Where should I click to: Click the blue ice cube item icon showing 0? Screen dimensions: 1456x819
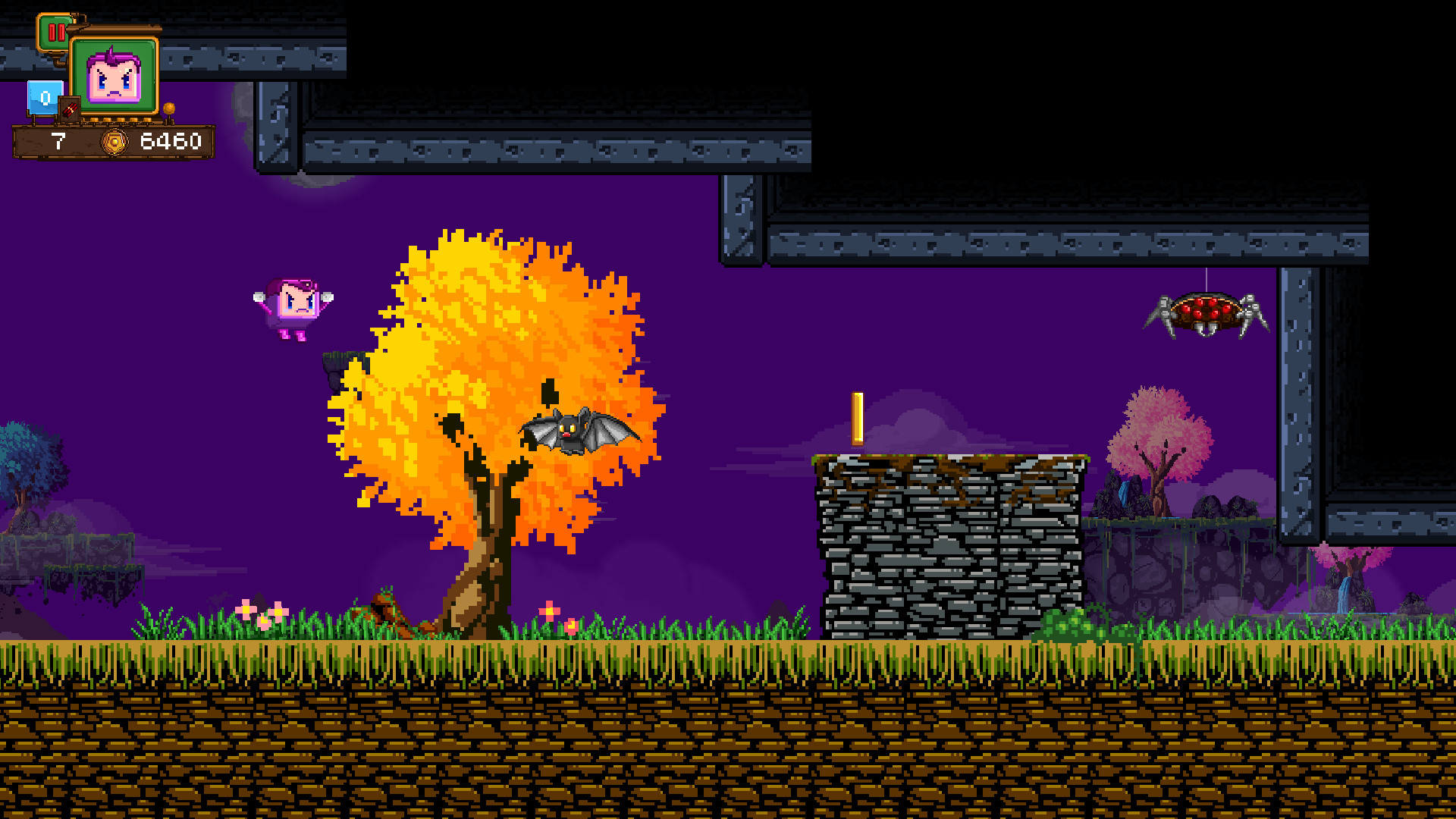coord(43,96)
